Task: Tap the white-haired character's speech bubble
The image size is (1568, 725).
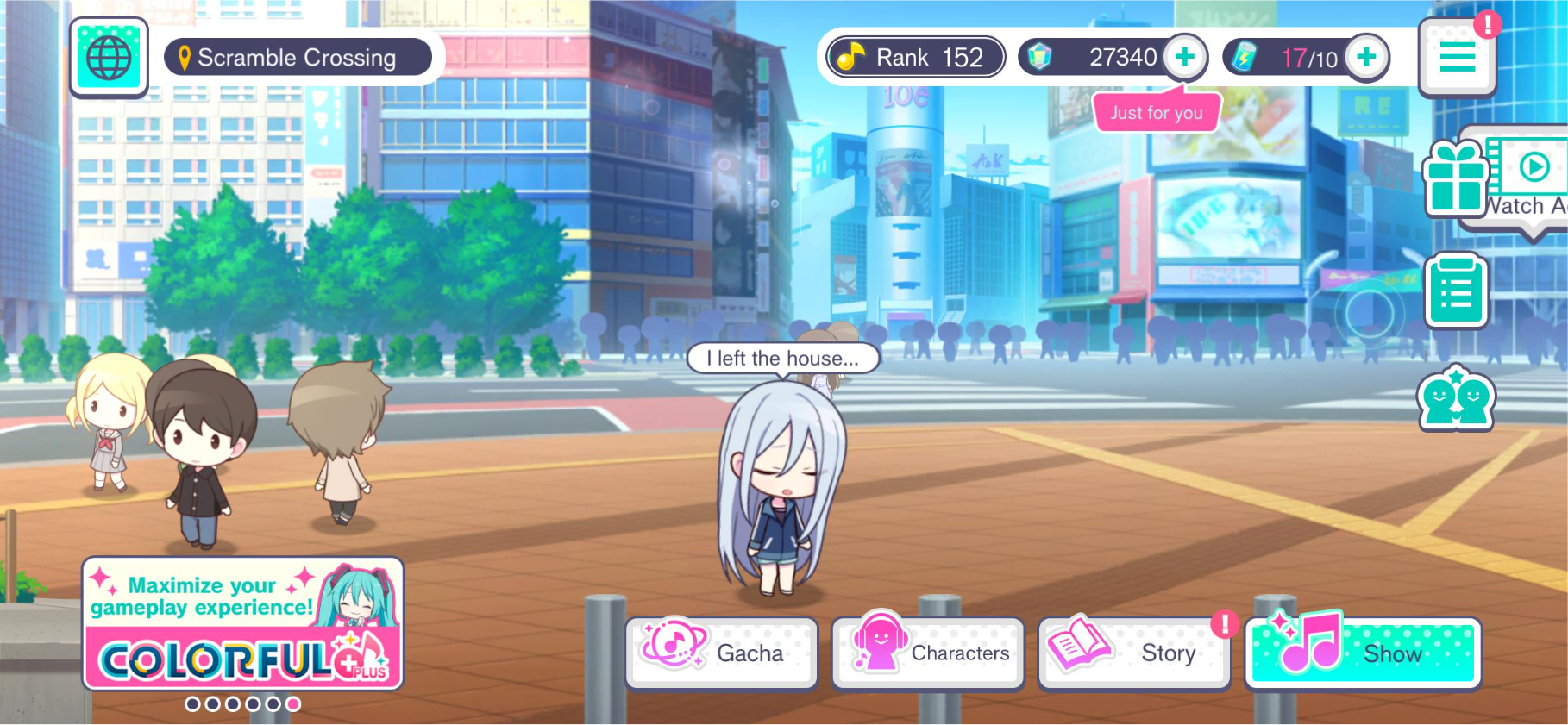Action: [x=782, y=359]
